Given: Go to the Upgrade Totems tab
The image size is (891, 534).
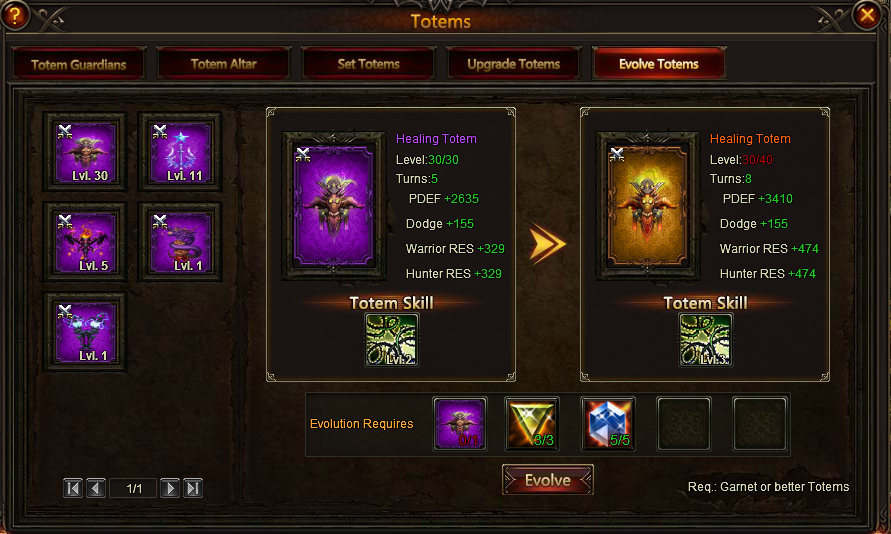Looking at the screenshot, I should [513, 64].
